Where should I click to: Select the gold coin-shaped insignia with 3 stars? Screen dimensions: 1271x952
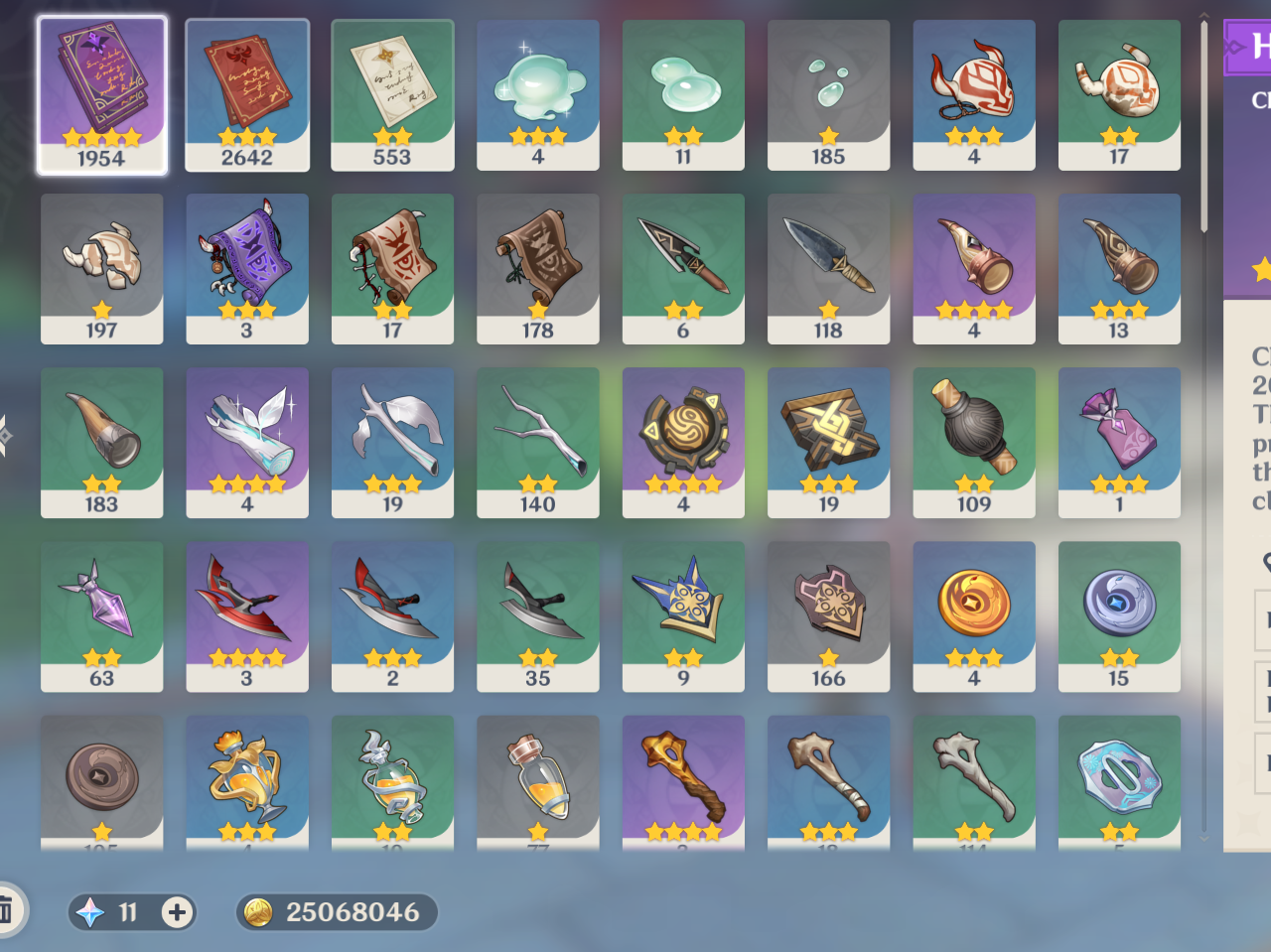[973, 615]
